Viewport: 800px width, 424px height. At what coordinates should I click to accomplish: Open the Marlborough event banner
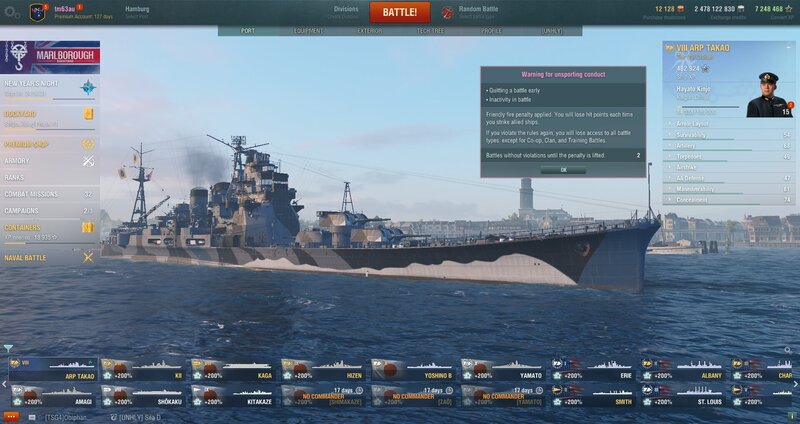point(50,56)
